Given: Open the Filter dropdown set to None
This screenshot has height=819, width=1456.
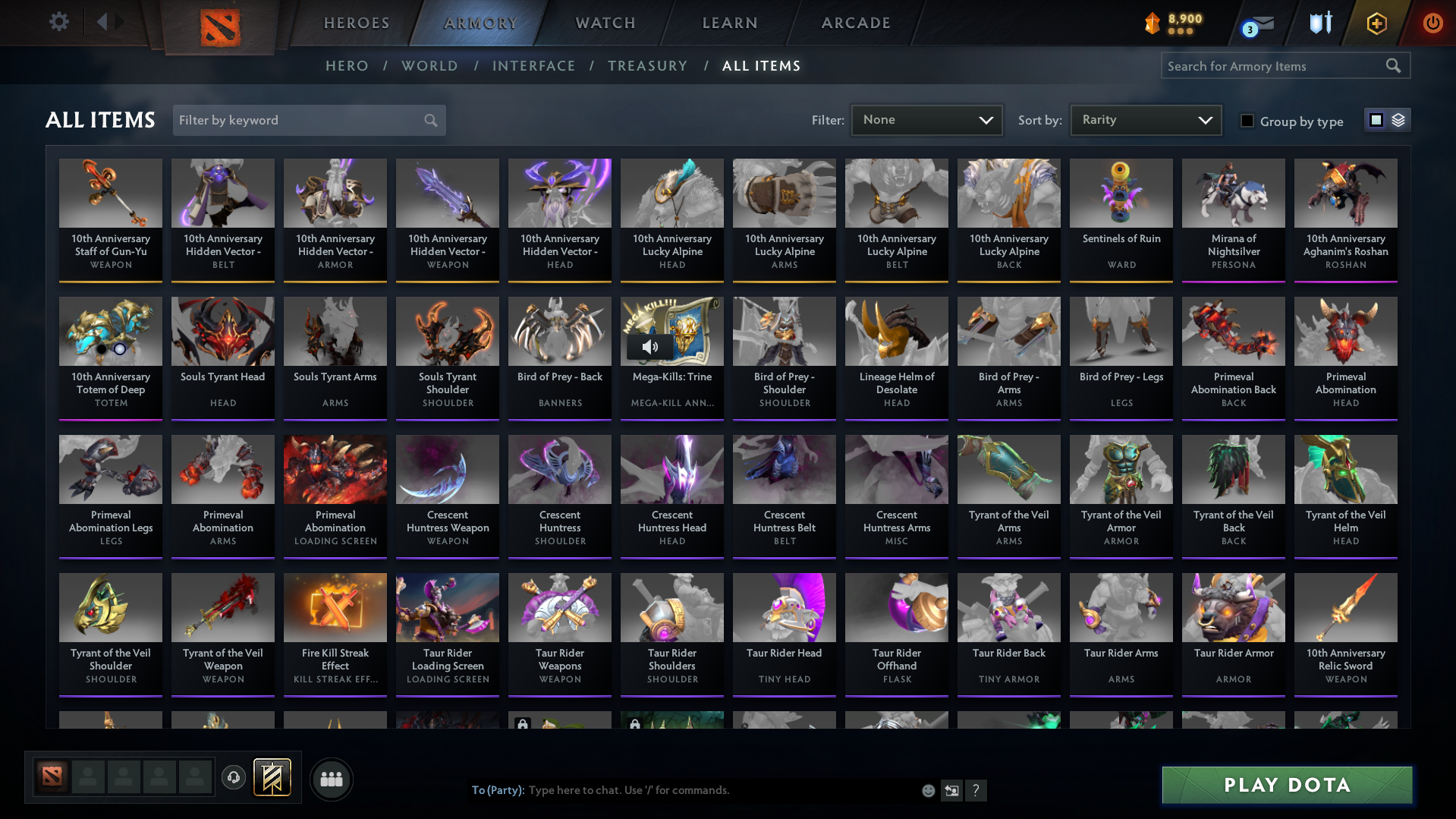Looking at the screenshot, I should point(926,119).
